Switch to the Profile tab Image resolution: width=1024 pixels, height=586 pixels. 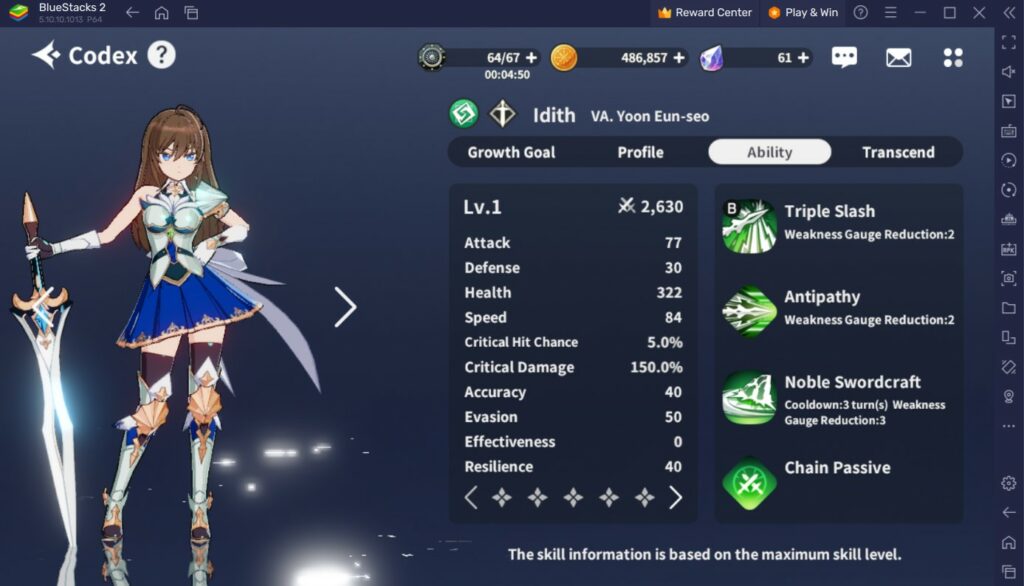coord(640,152)
